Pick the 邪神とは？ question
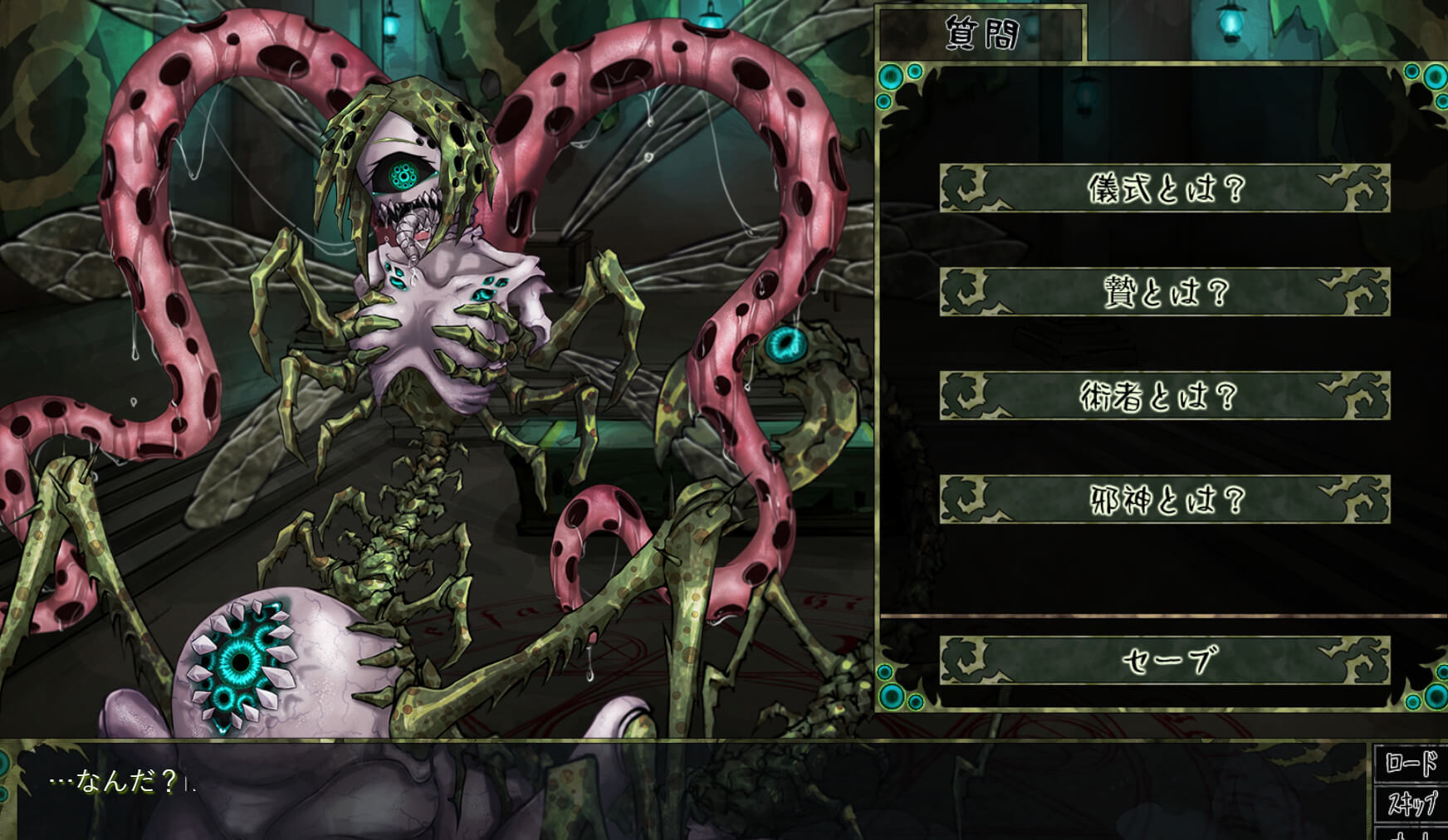The height and width of the screenshot is (840, 1448). pyautogui.click(x=1164, y=500)
